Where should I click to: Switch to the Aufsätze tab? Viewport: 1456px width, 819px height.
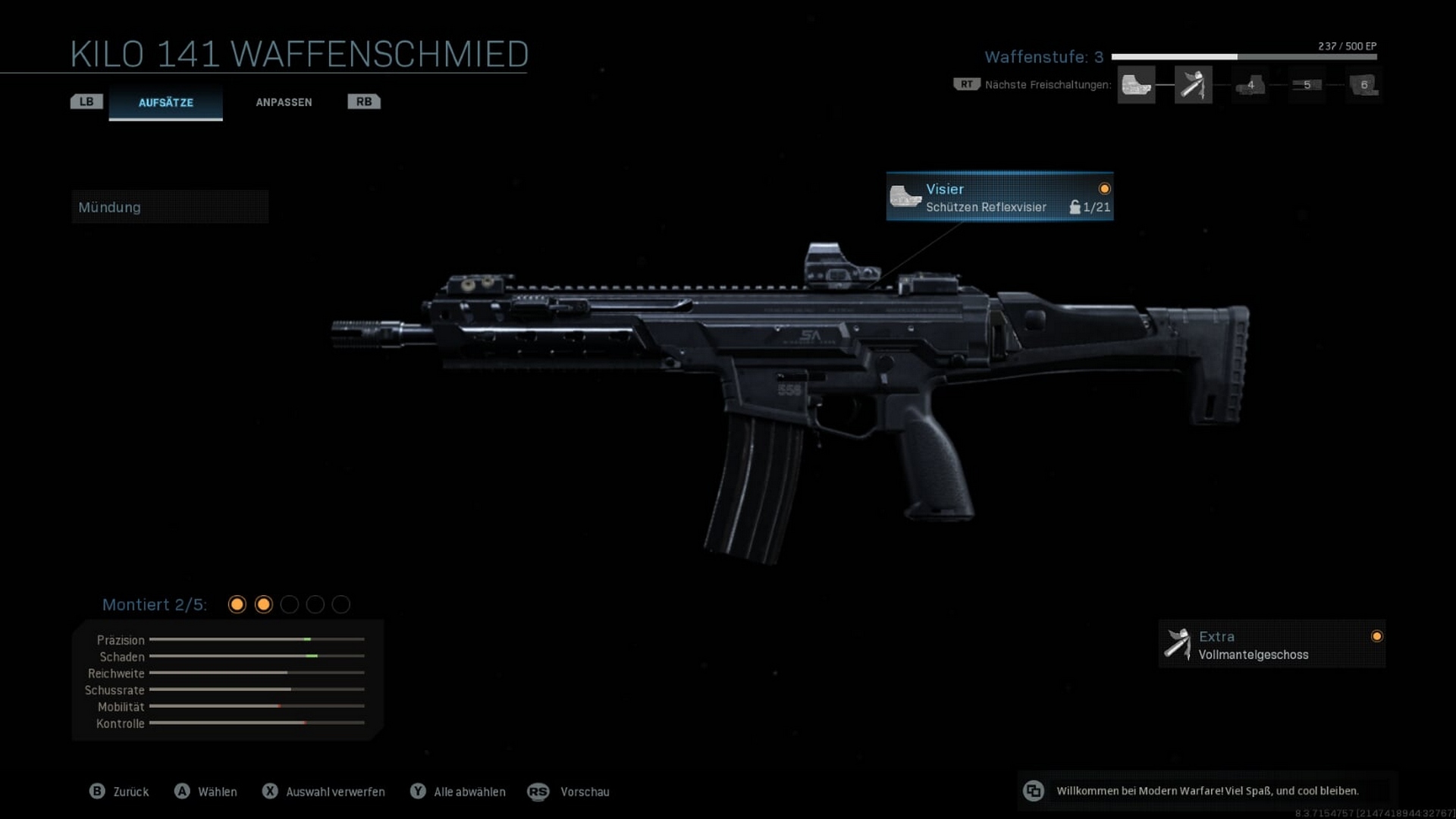(x=165, y=102)
